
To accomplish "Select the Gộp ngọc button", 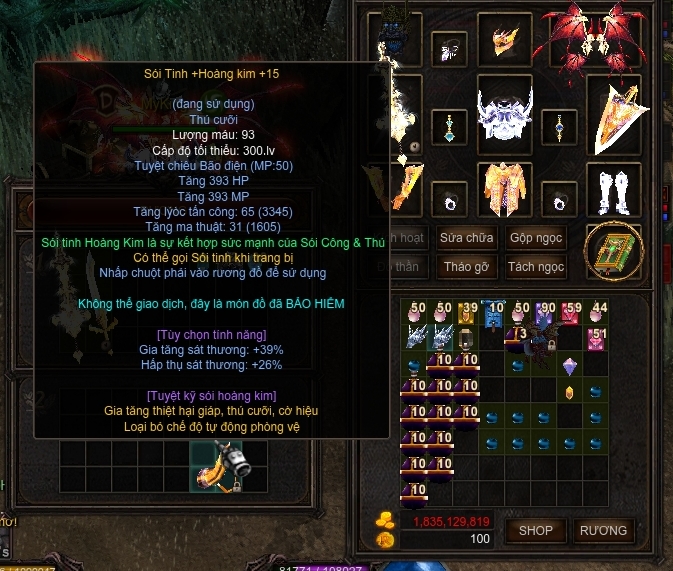I will point(536,238).
